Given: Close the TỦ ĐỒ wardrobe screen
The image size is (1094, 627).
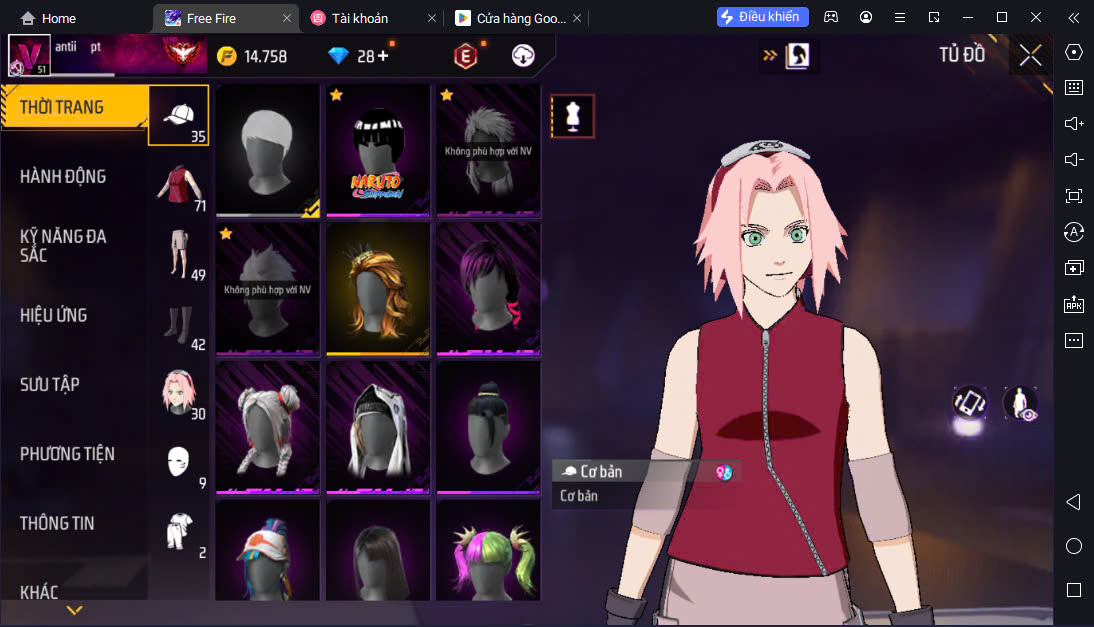Looking at the screenshot, I should (1030, 55).
